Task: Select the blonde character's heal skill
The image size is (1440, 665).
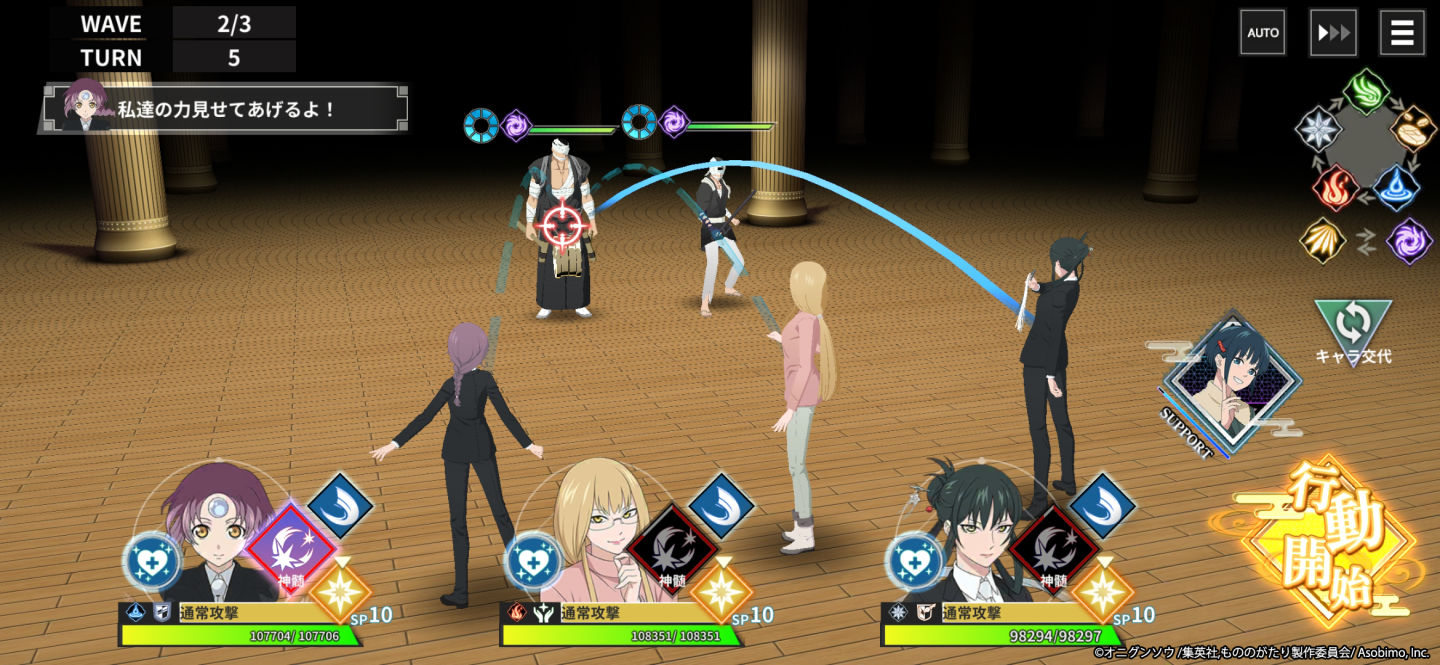Action: 534,561
